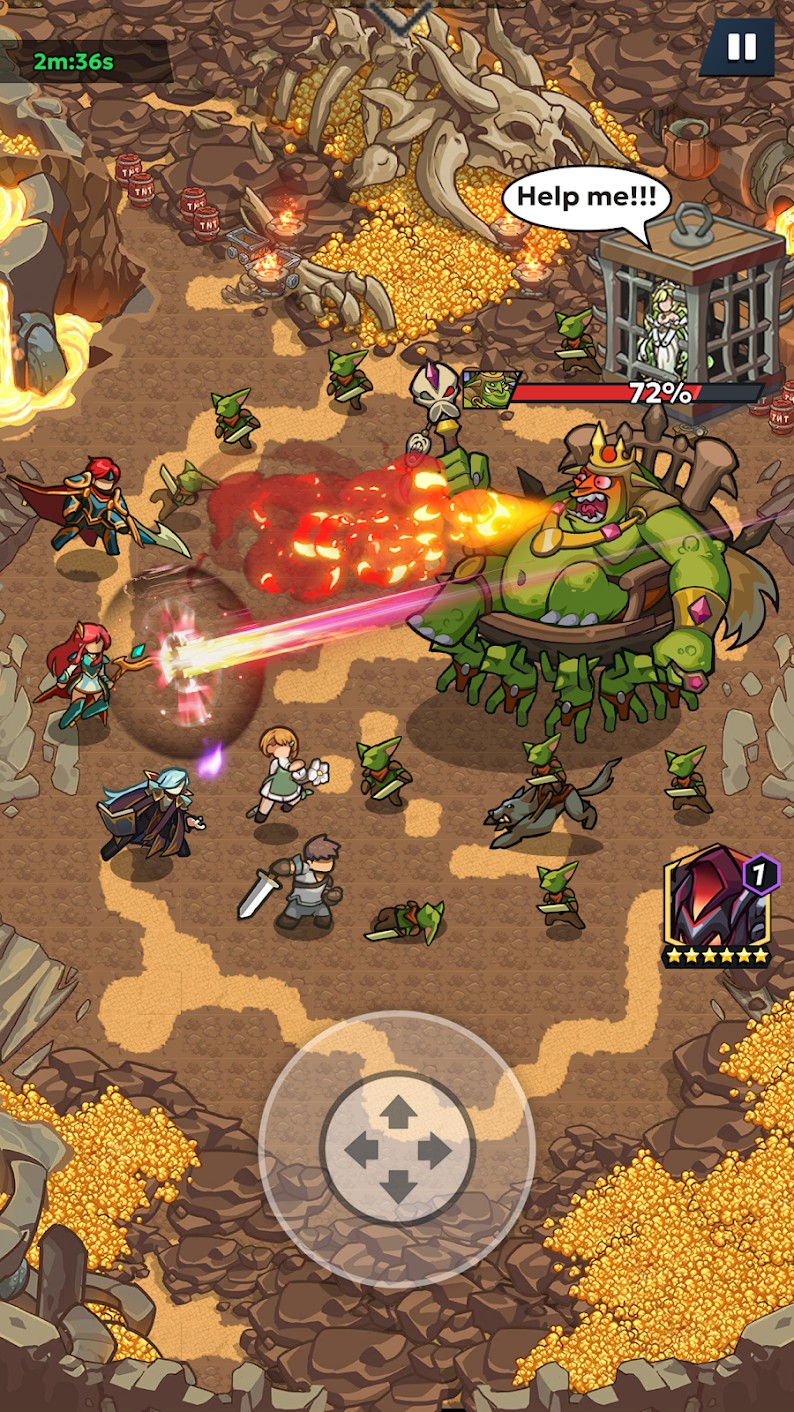
Task: Expand the dropdown chevron at top
Action: point(399,14)
